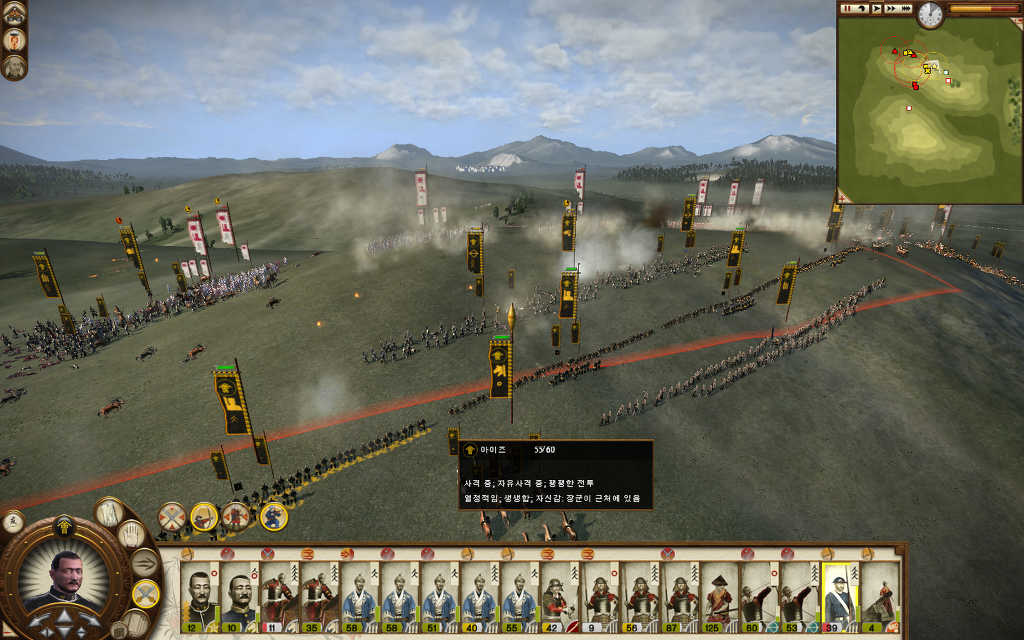Toggle fire-at-will archer icon
This screenshot has height=640, width=1024.
(204, 516)
